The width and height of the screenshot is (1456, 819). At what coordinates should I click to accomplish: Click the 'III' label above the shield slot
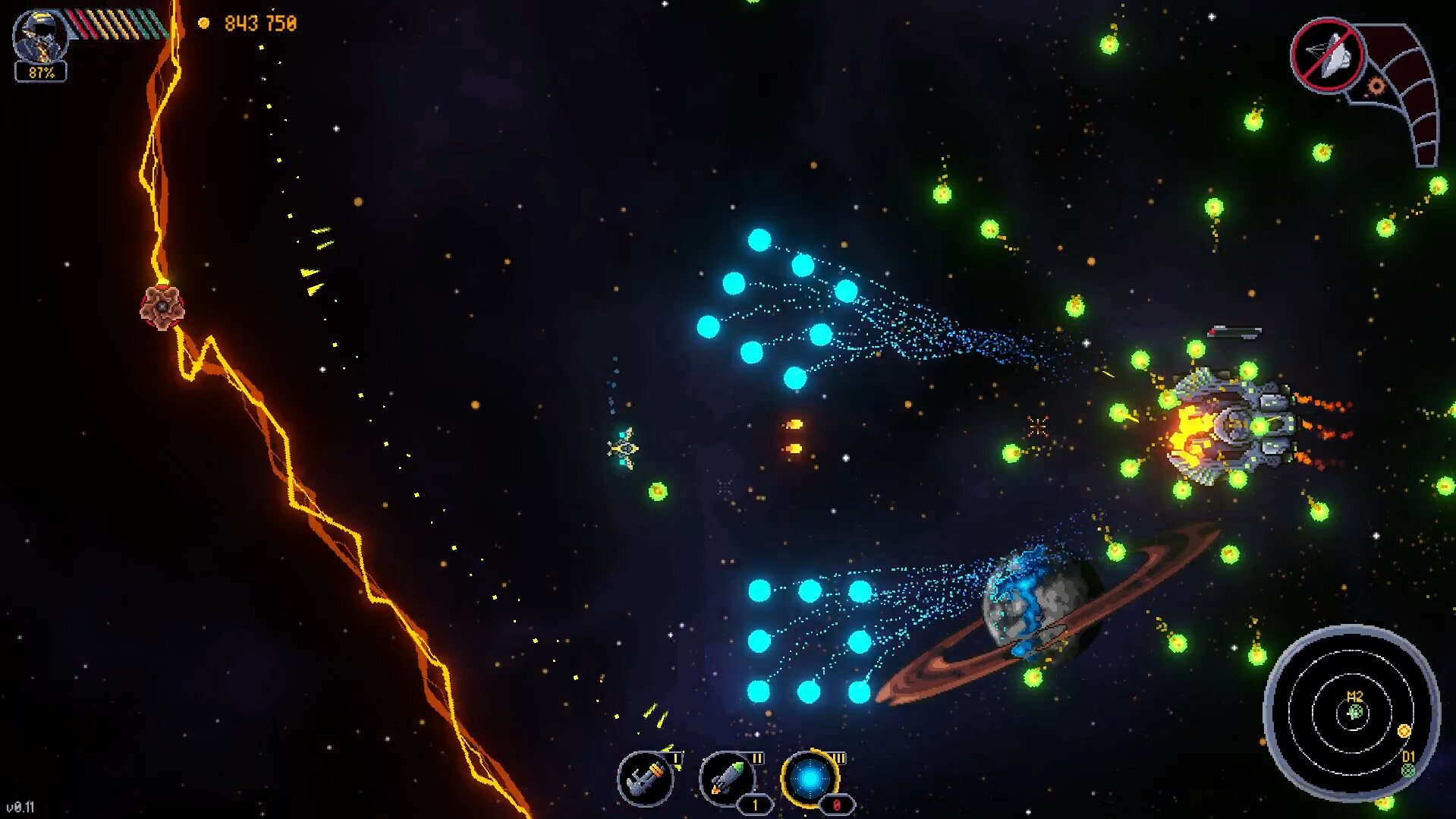[x=841, y=759]
